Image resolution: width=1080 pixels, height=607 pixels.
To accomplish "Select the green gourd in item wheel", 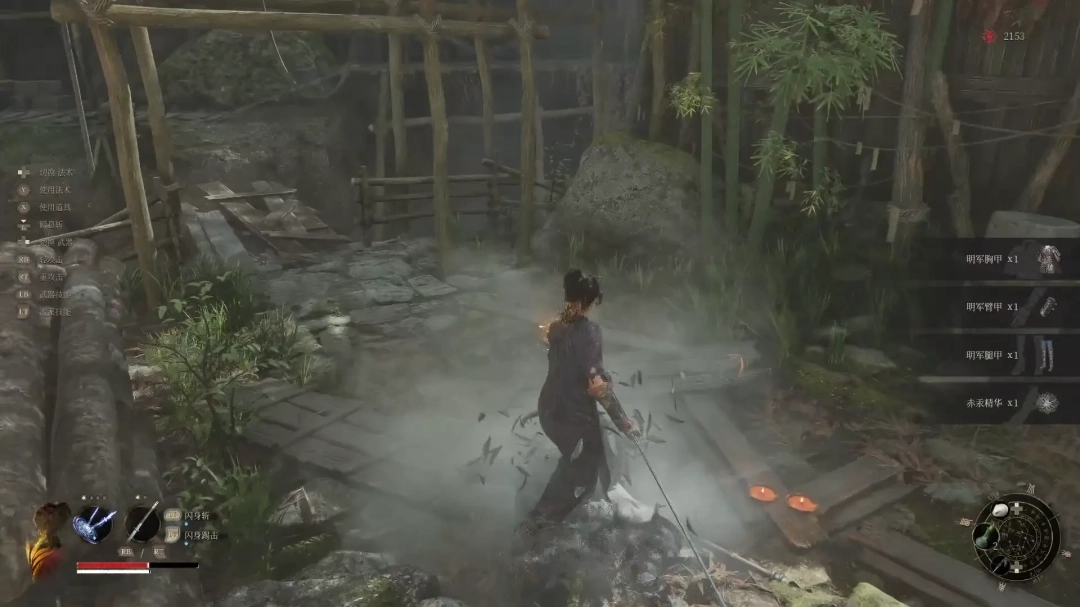I will coord(989,537).
